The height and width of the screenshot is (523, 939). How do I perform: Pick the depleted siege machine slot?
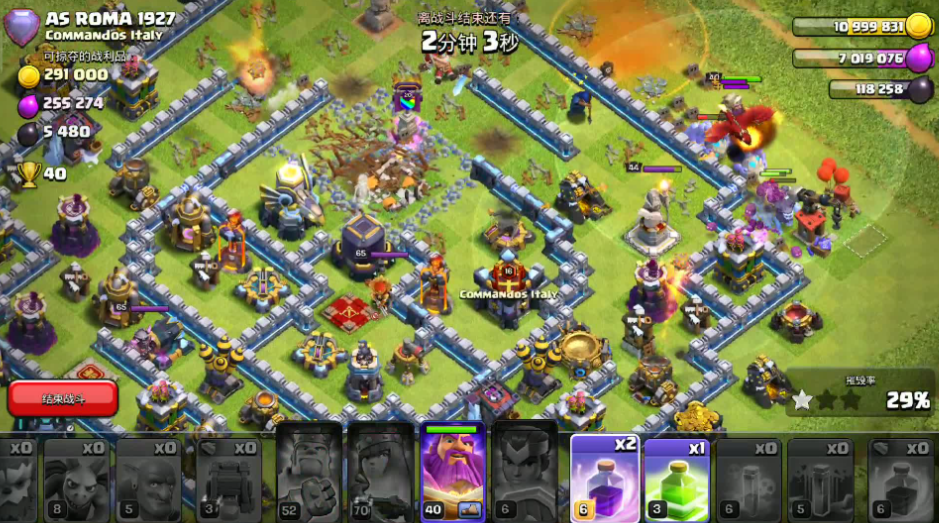point(229,478)
